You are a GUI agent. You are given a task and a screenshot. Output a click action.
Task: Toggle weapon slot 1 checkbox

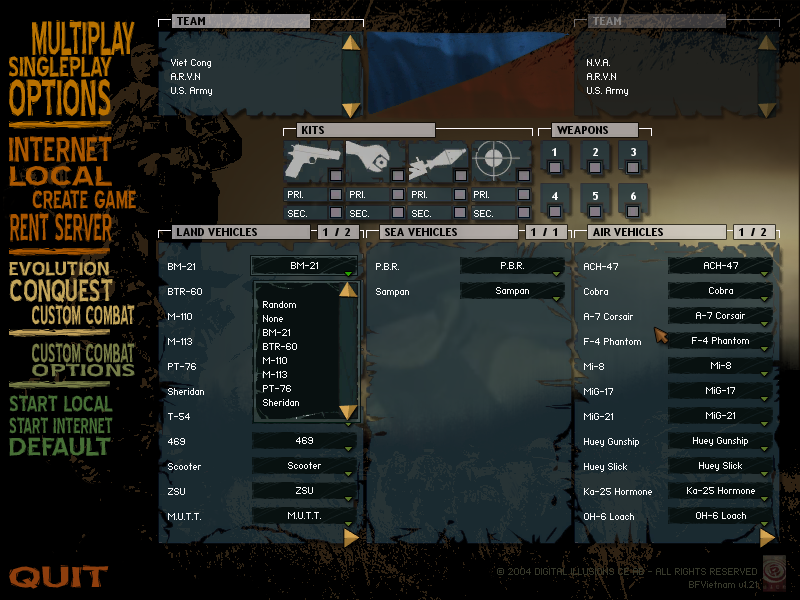[x=555, y=167]
